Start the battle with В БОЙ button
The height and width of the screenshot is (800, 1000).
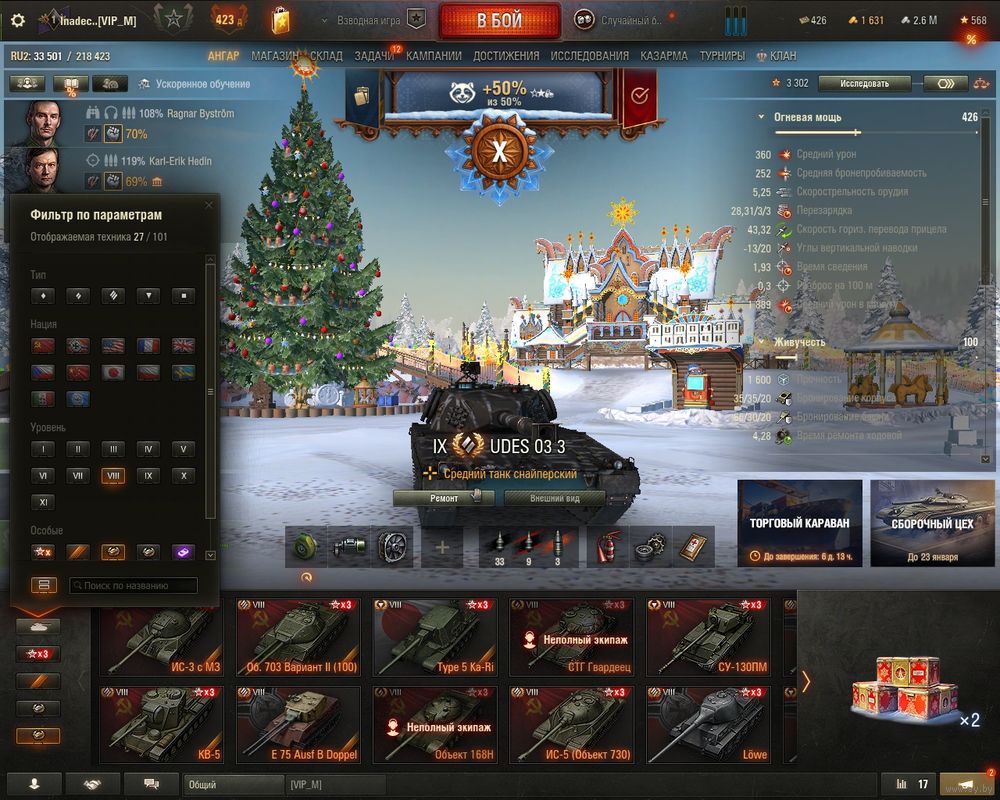point(500,20)
